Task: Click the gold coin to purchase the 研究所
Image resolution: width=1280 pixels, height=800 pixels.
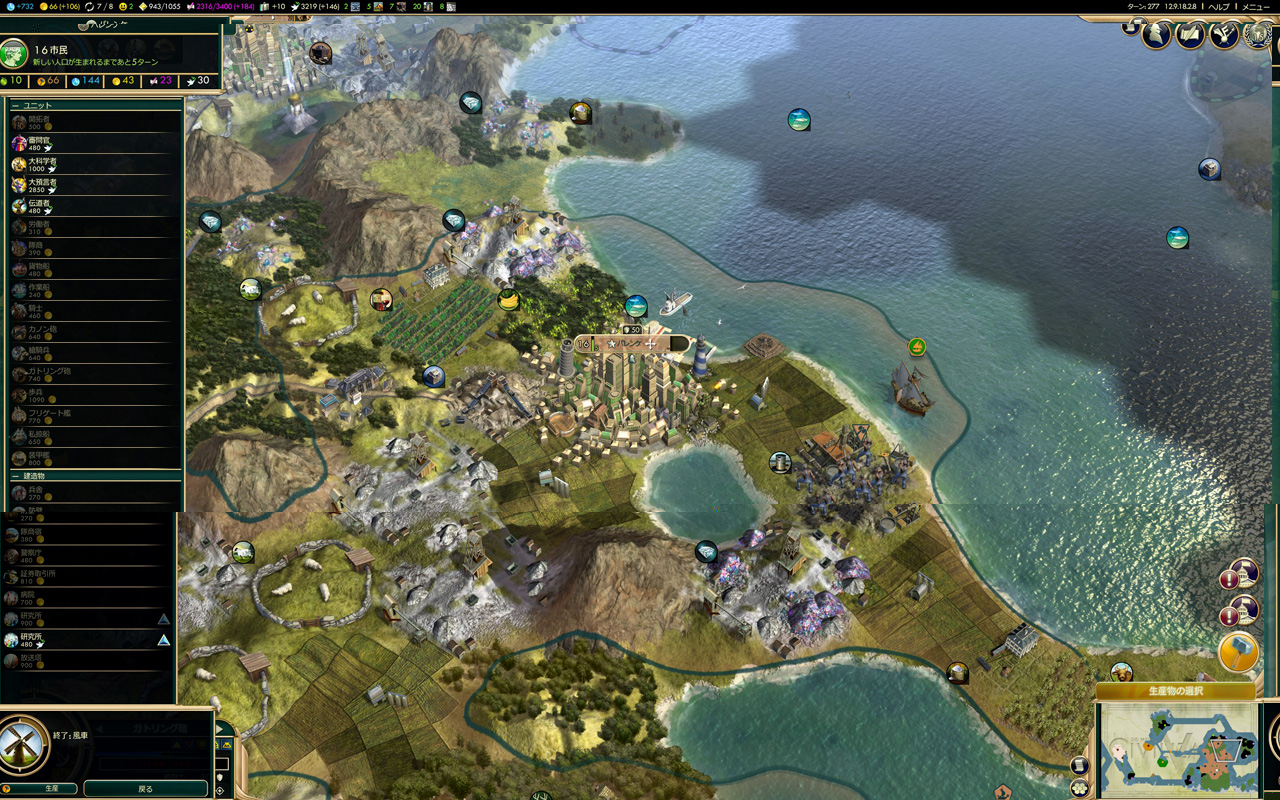Action: click(x=40, y=623)
